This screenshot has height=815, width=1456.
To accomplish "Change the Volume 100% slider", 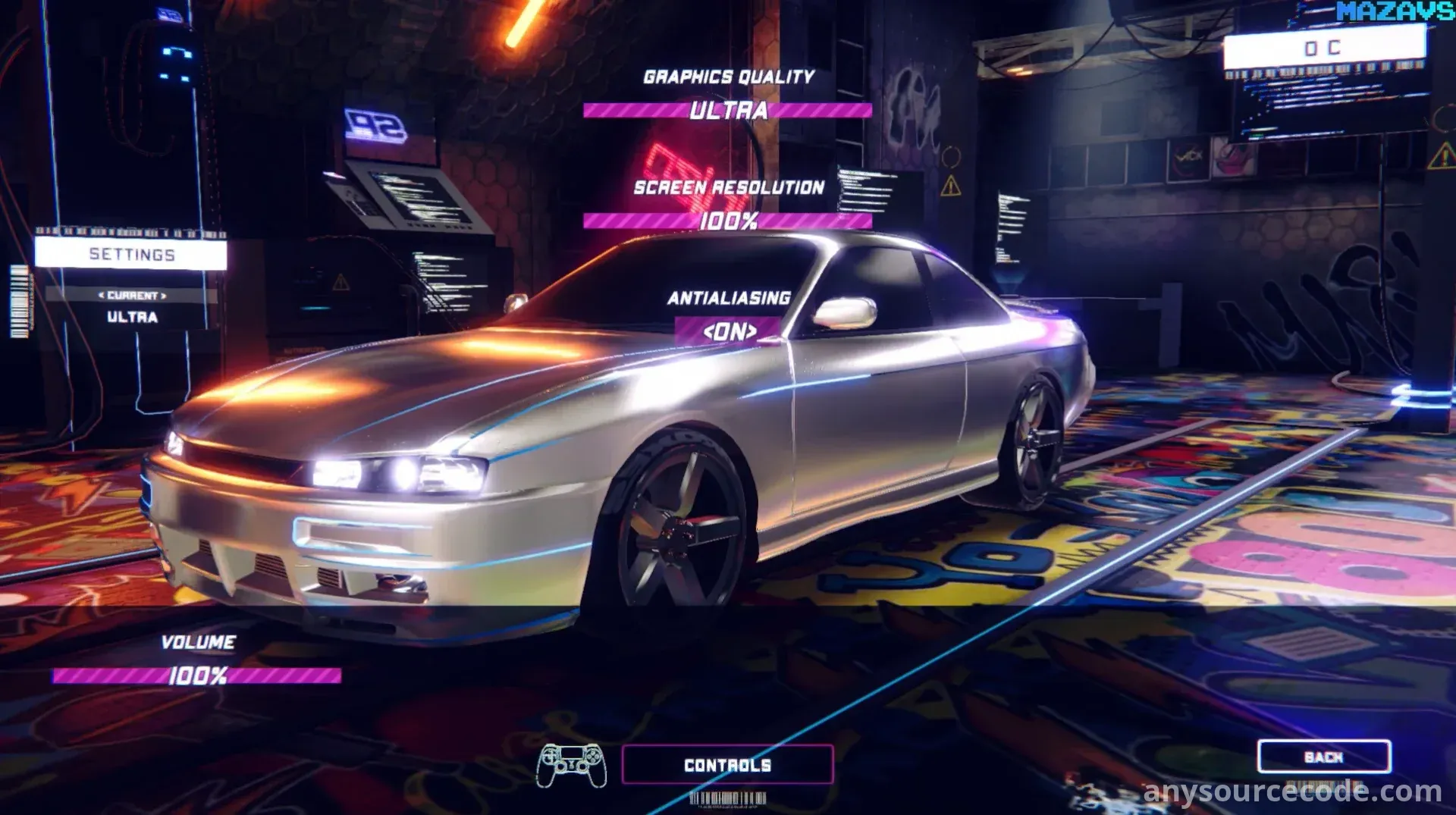I will point(197,676).
